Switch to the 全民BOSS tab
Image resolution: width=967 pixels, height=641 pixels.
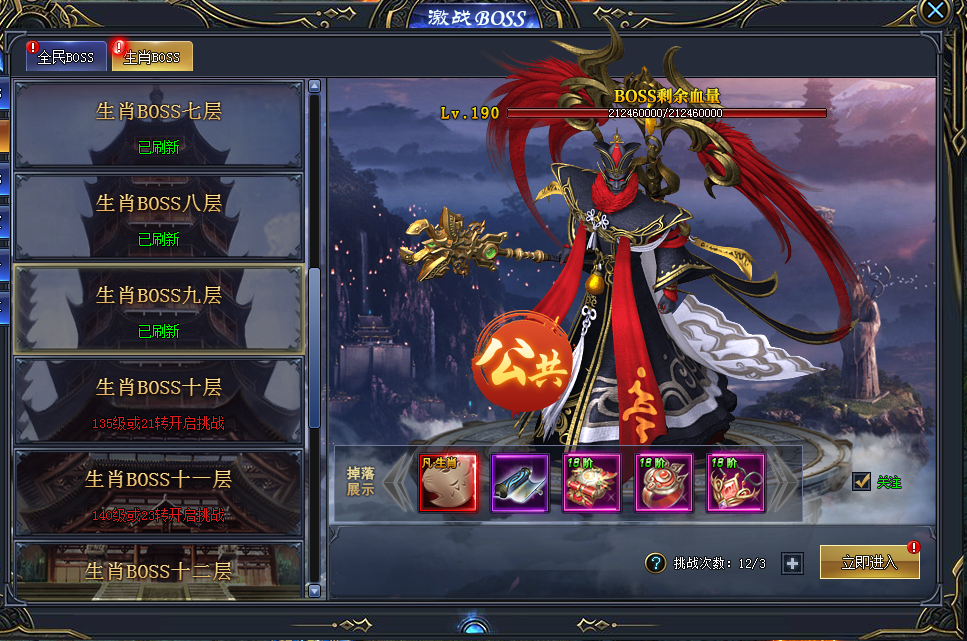click(x=66, y=57)
